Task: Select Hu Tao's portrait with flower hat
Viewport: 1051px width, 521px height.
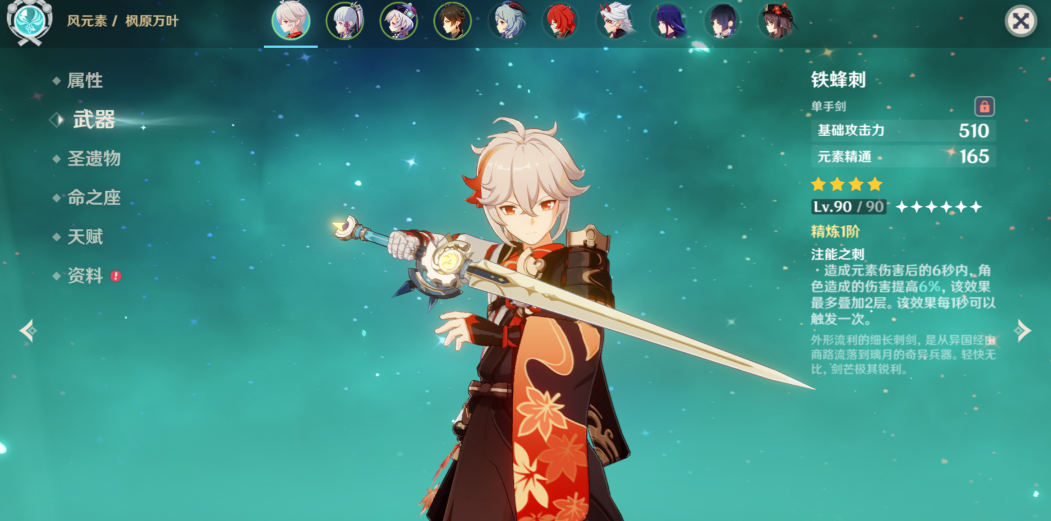Action: [777, 21]
